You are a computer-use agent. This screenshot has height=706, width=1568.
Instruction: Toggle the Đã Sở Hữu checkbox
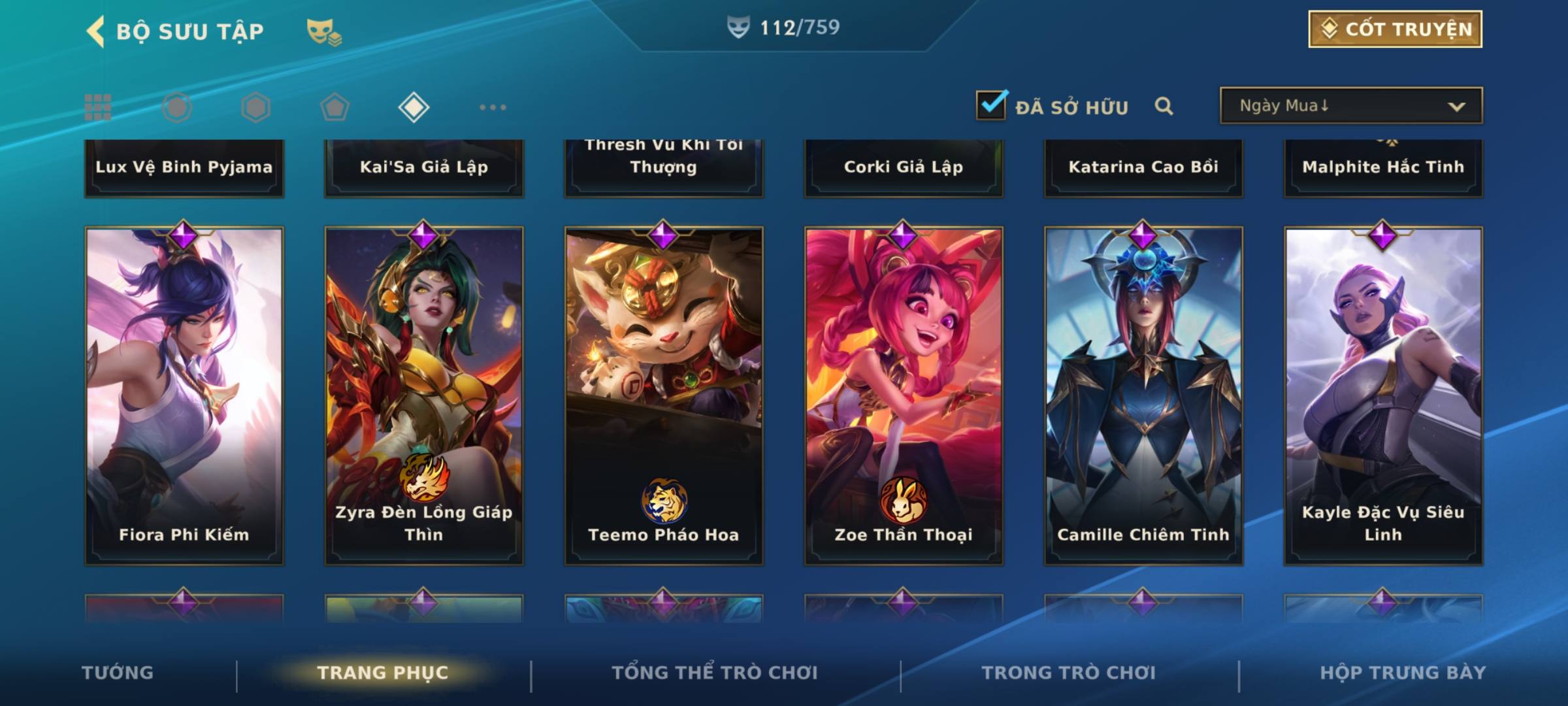991,105
